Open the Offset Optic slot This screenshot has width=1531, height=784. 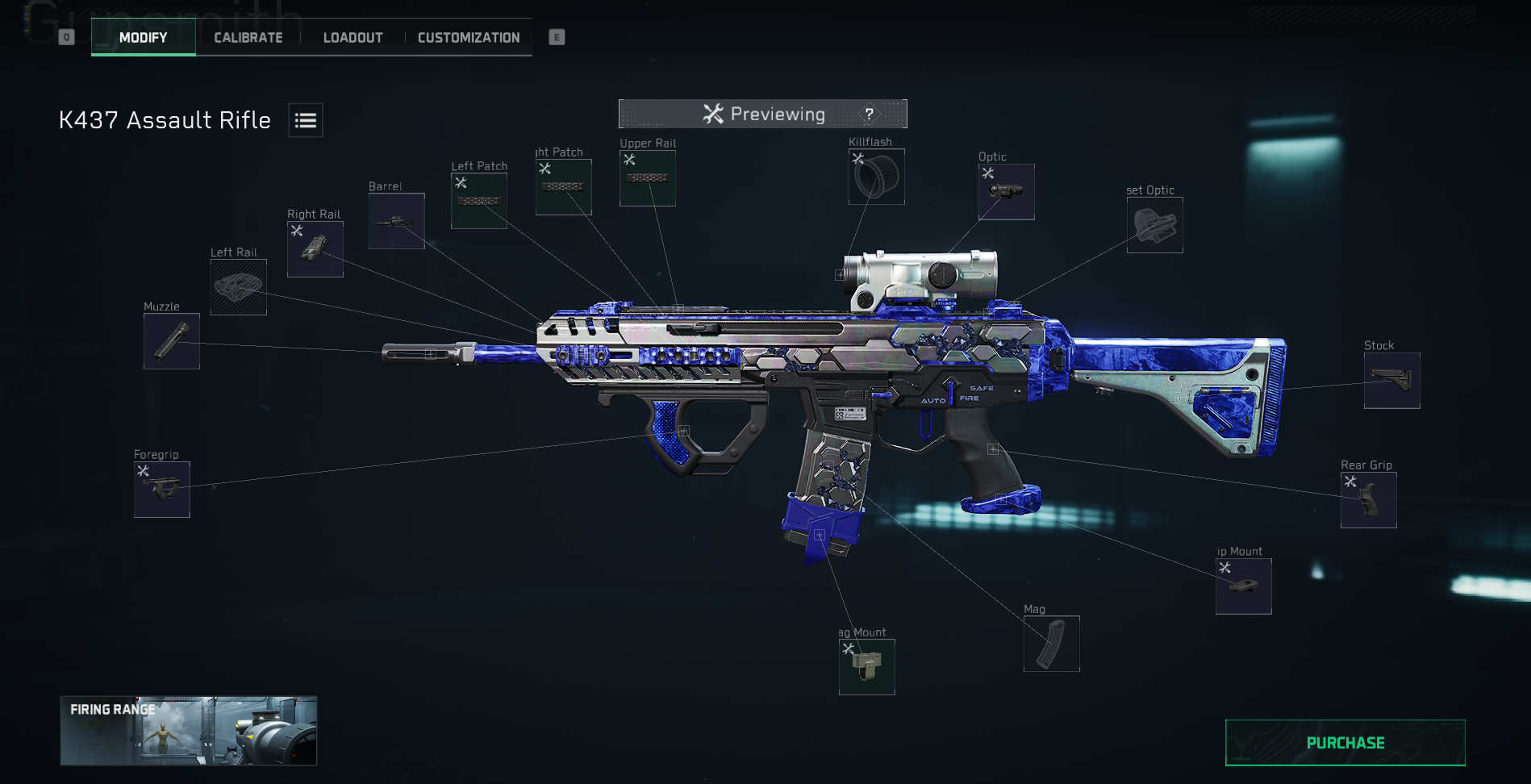1154,225
